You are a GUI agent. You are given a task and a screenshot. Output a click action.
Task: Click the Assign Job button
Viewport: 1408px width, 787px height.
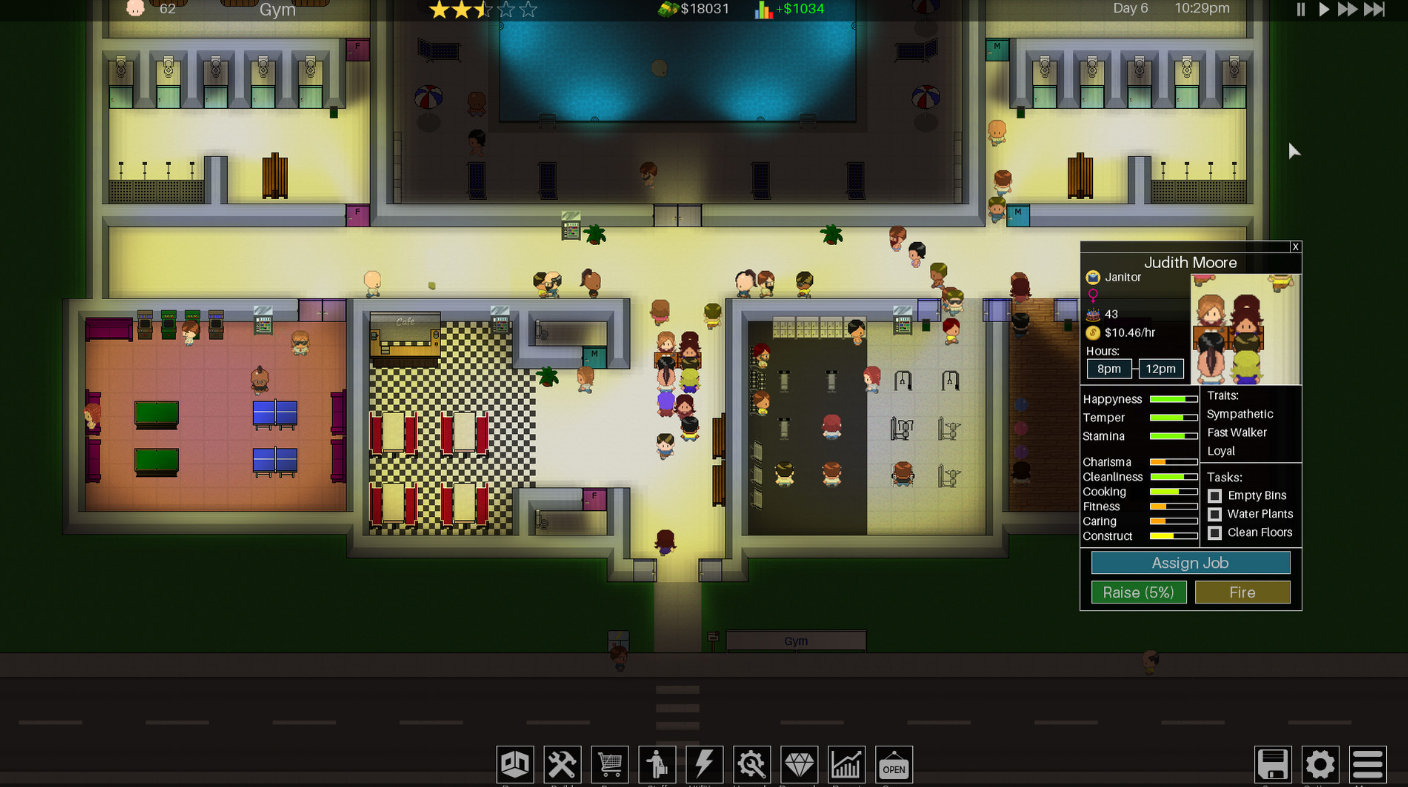coord(1190,563)
